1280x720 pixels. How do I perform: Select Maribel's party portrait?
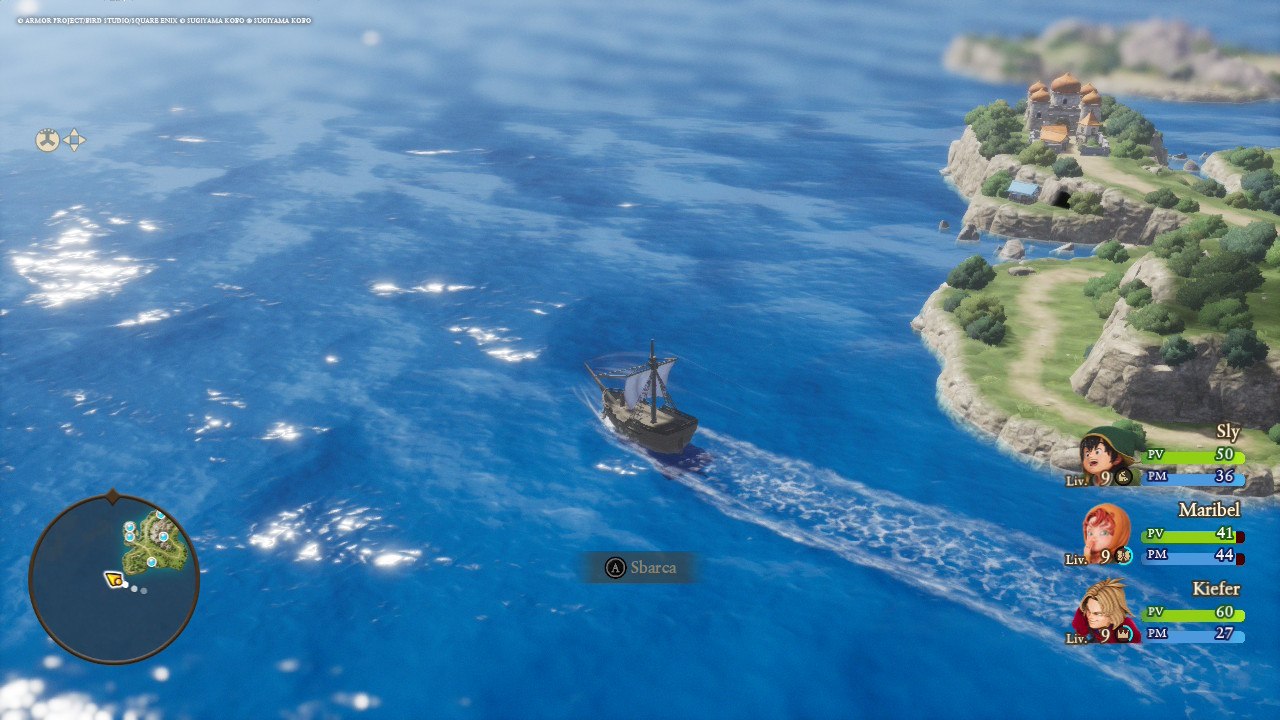(x=1106, y=535)
